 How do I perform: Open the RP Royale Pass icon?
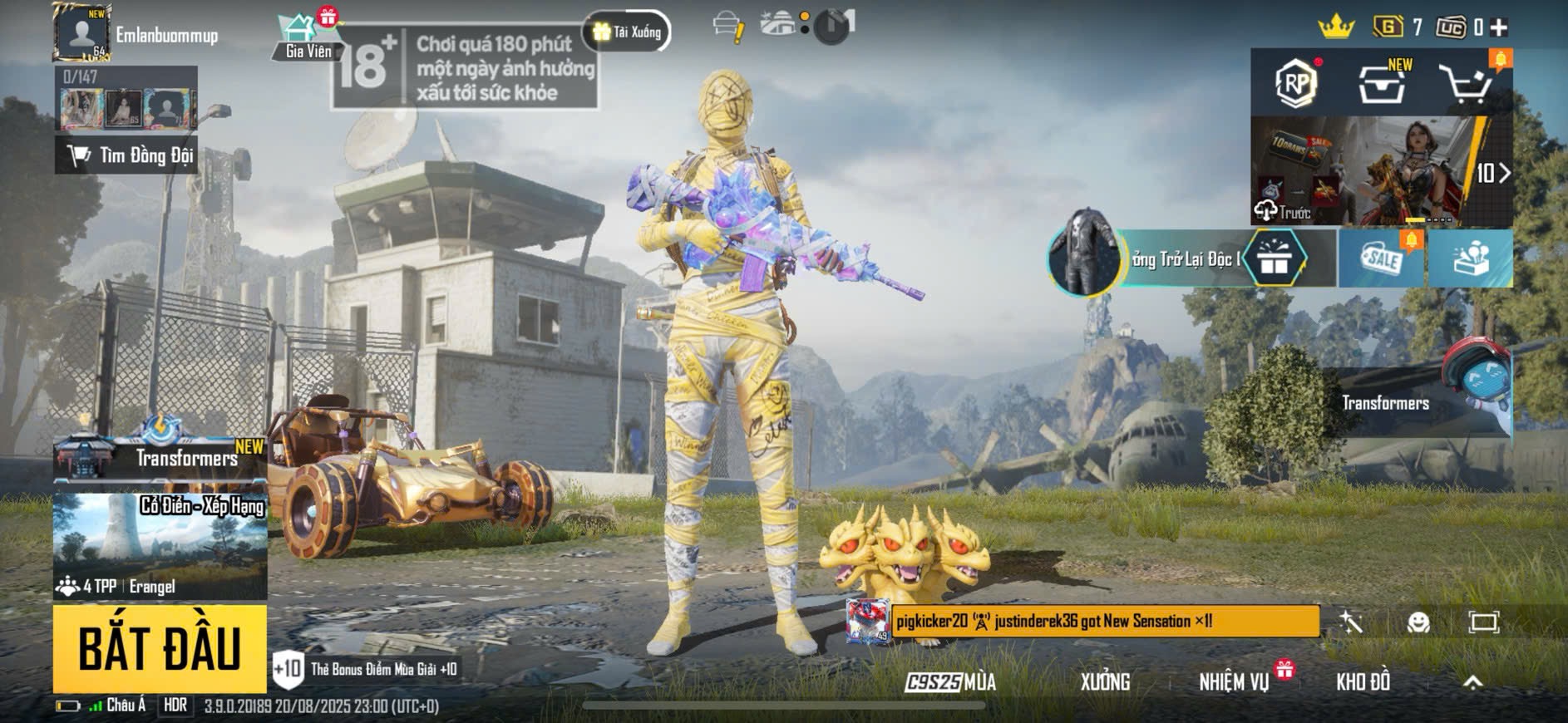[1295, 82]
